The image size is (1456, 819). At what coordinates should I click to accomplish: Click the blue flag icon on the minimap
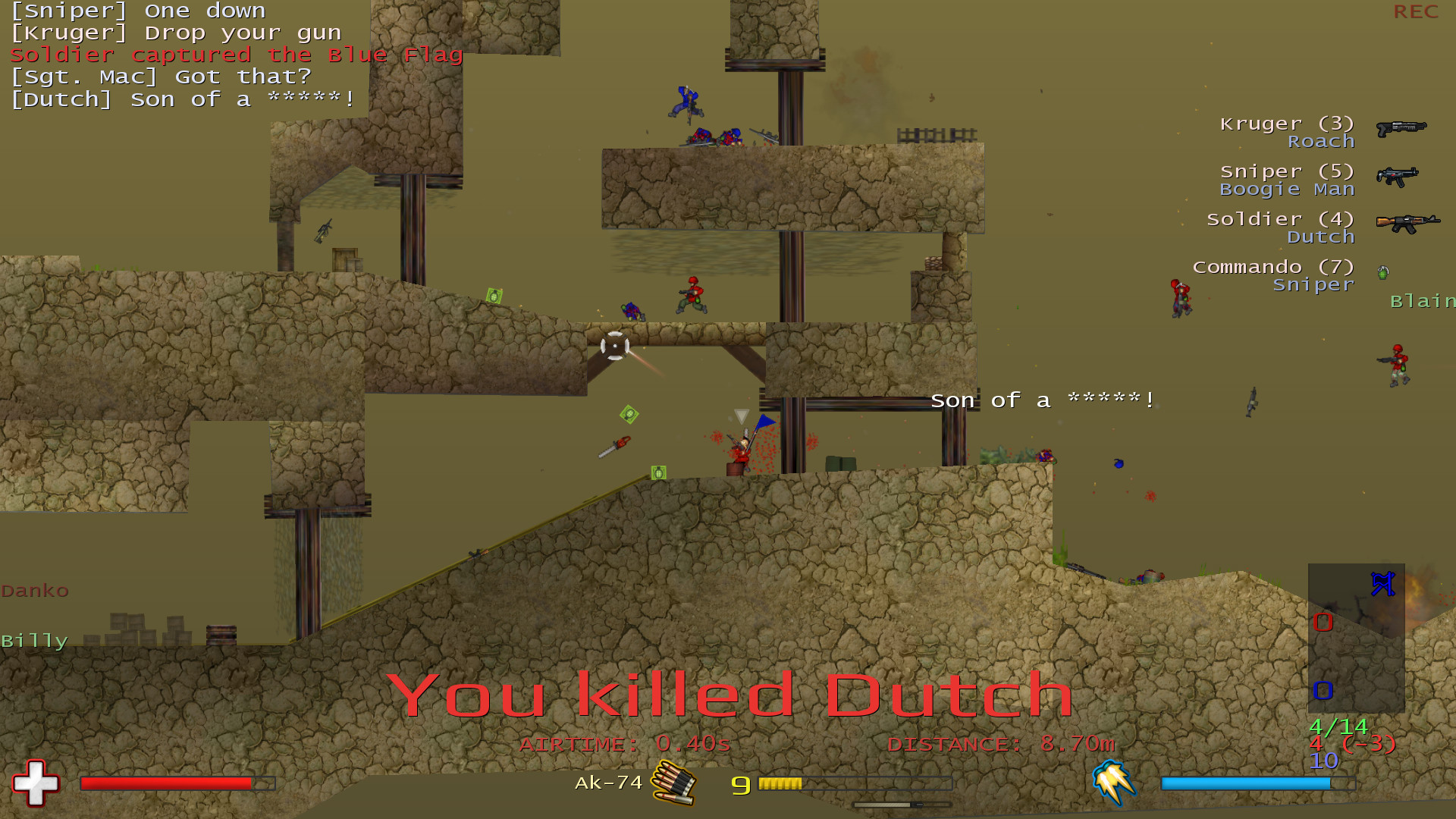click(x=1384, y=582)
